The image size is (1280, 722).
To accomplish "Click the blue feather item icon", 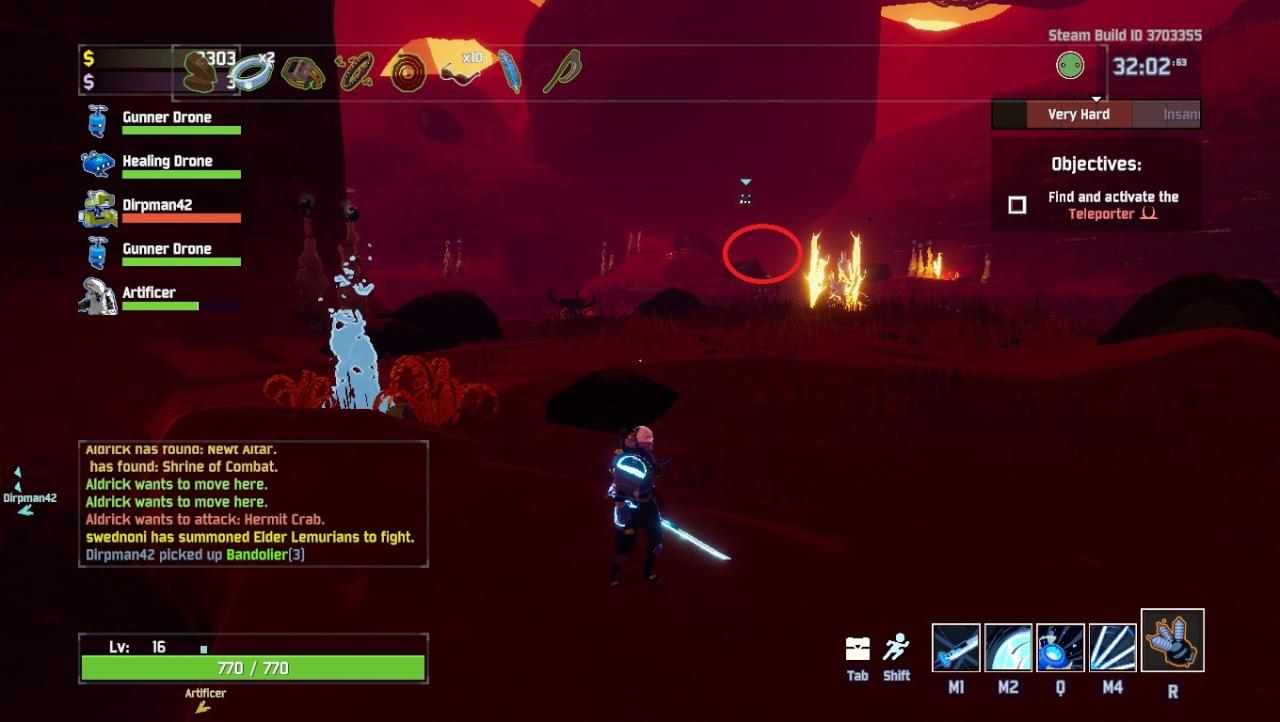I will (510, 72).
